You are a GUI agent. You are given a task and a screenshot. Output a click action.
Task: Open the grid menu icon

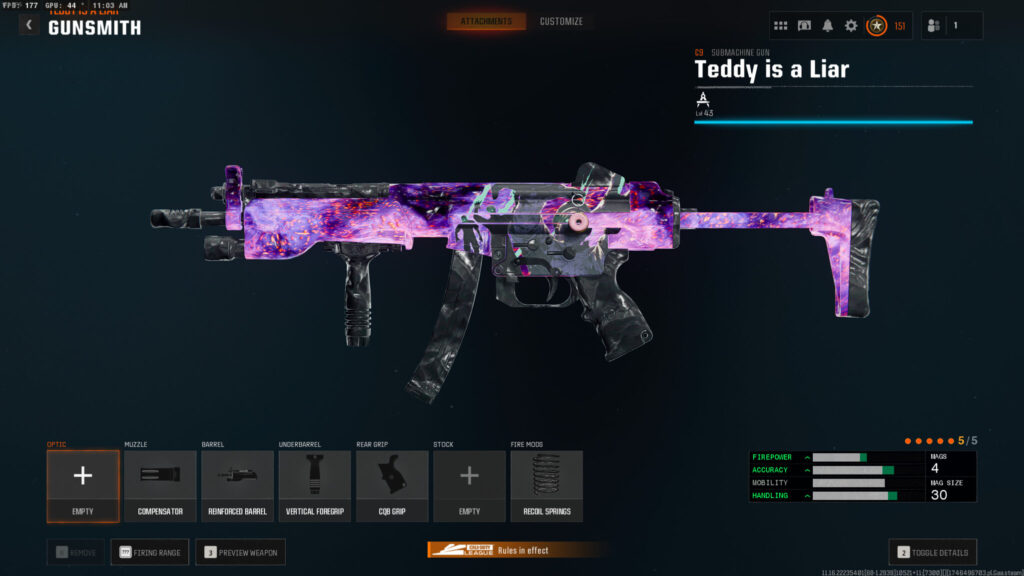(x=781, y=26)
